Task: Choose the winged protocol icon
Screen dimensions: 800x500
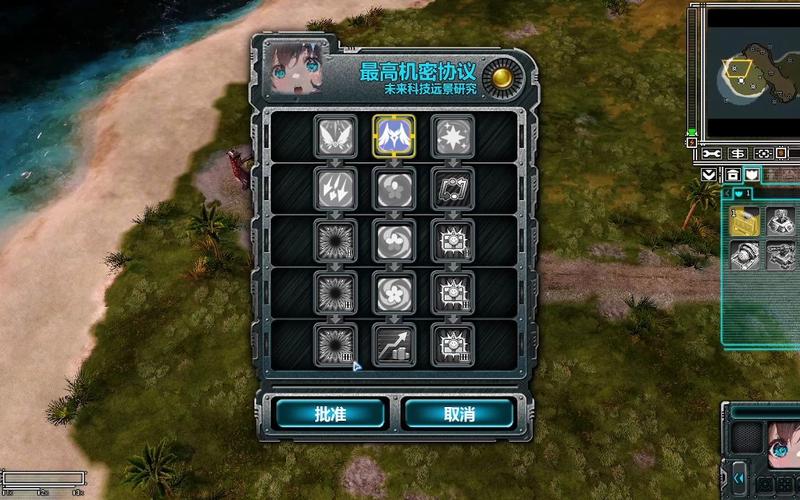Action: coord(333,135)
